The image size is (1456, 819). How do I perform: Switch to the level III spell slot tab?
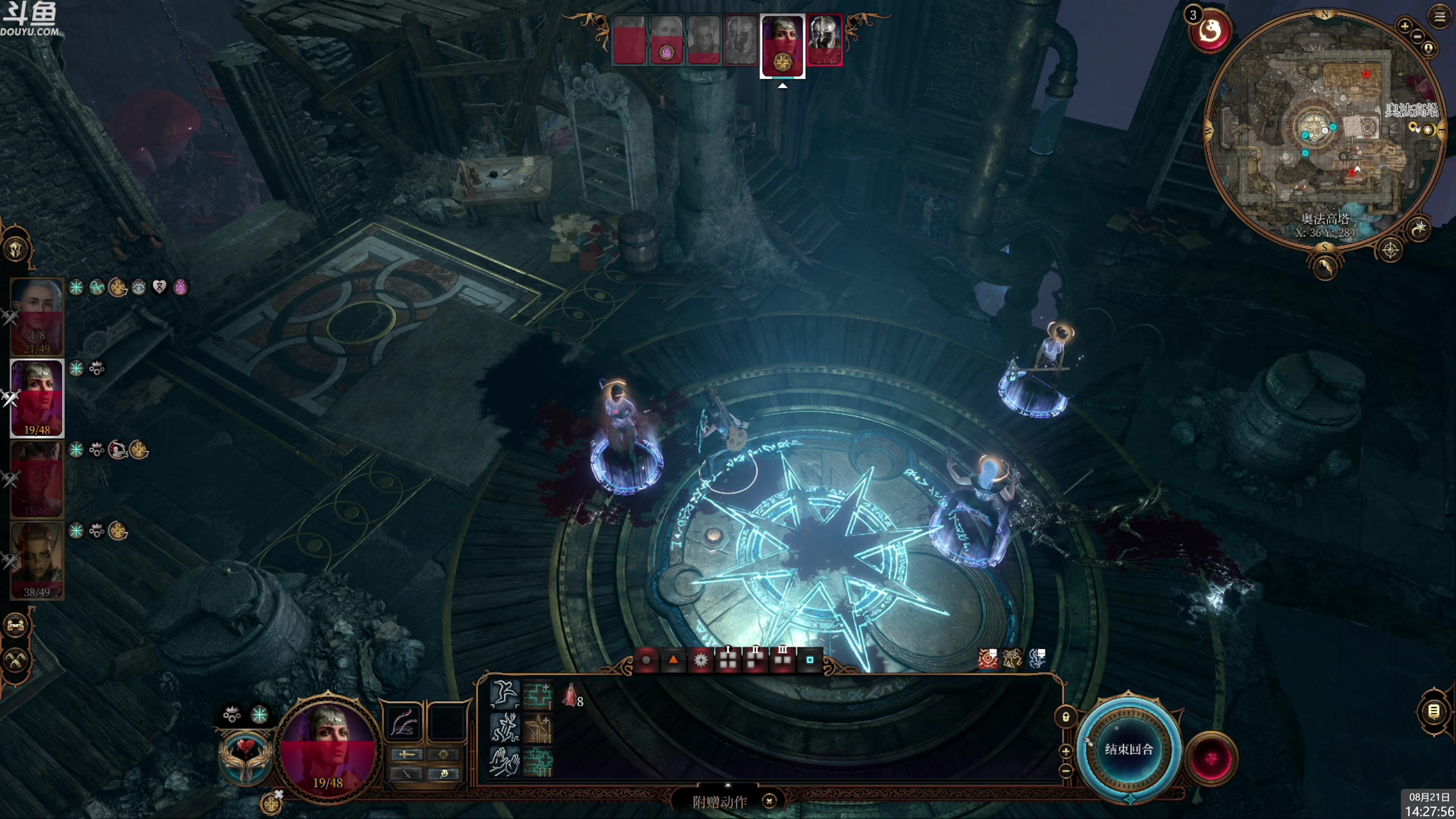click(x=783, y=660)
